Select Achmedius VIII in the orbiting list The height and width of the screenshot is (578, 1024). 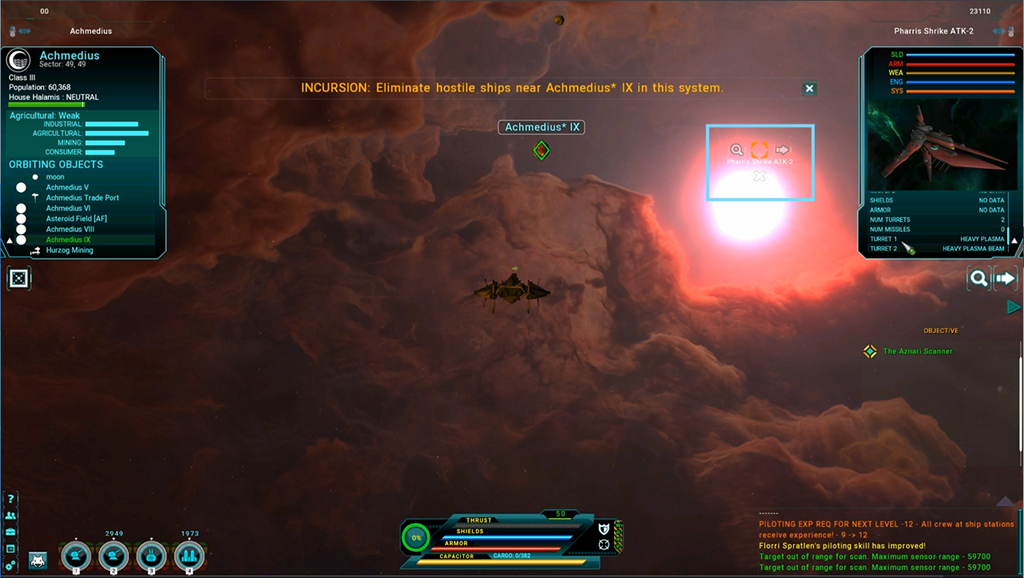[70, 229]
